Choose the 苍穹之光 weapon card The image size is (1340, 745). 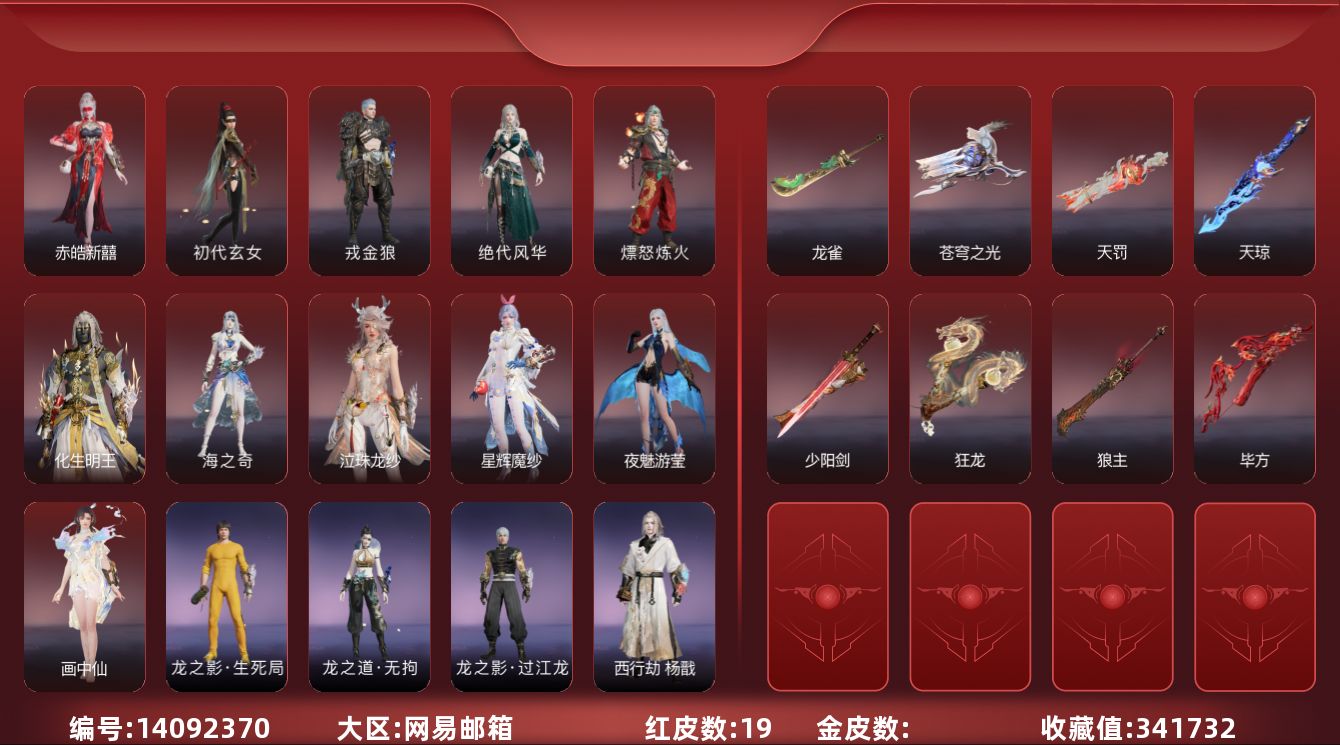[970, 180]
